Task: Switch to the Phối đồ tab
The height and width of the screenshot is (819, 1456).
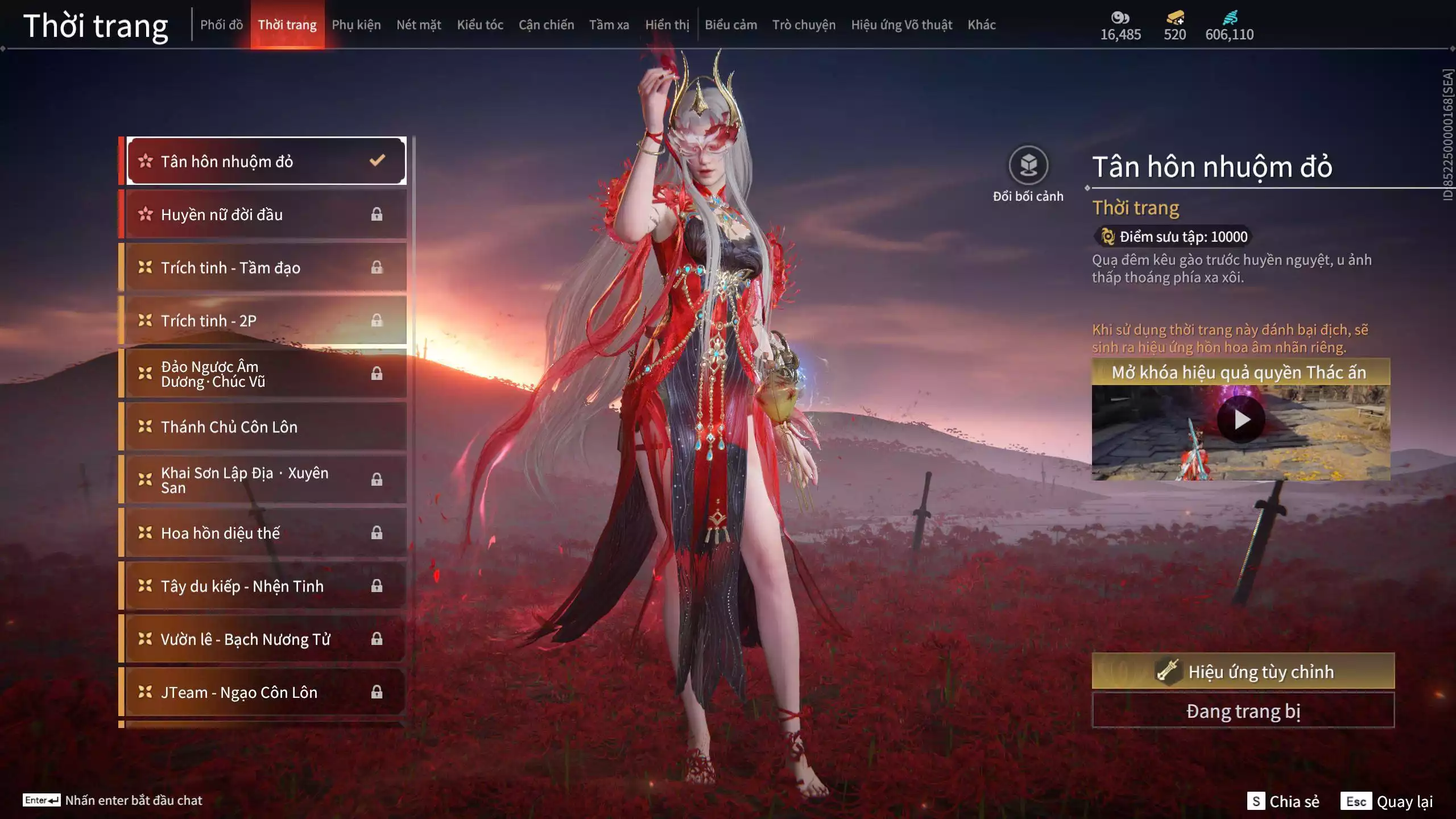Action: pyautogui.click(x=221, y=25)
